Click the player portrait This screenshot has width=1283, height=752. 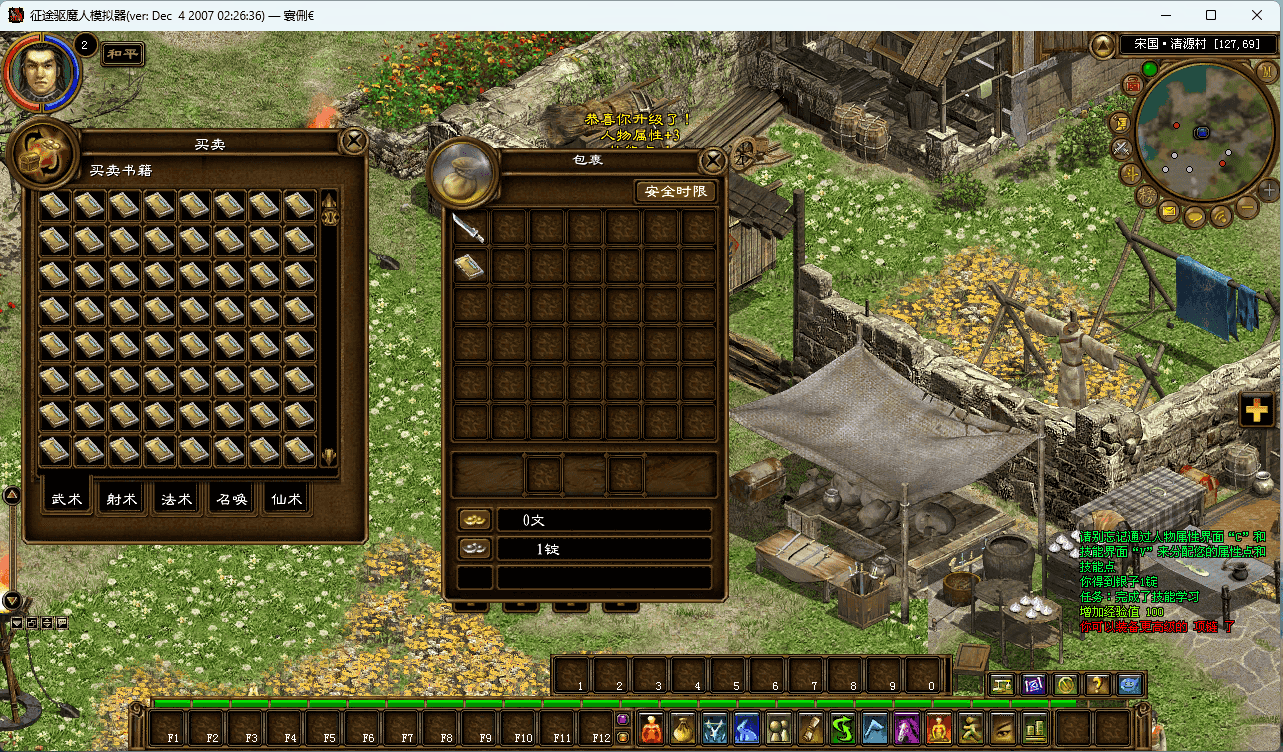pos(40,71)
